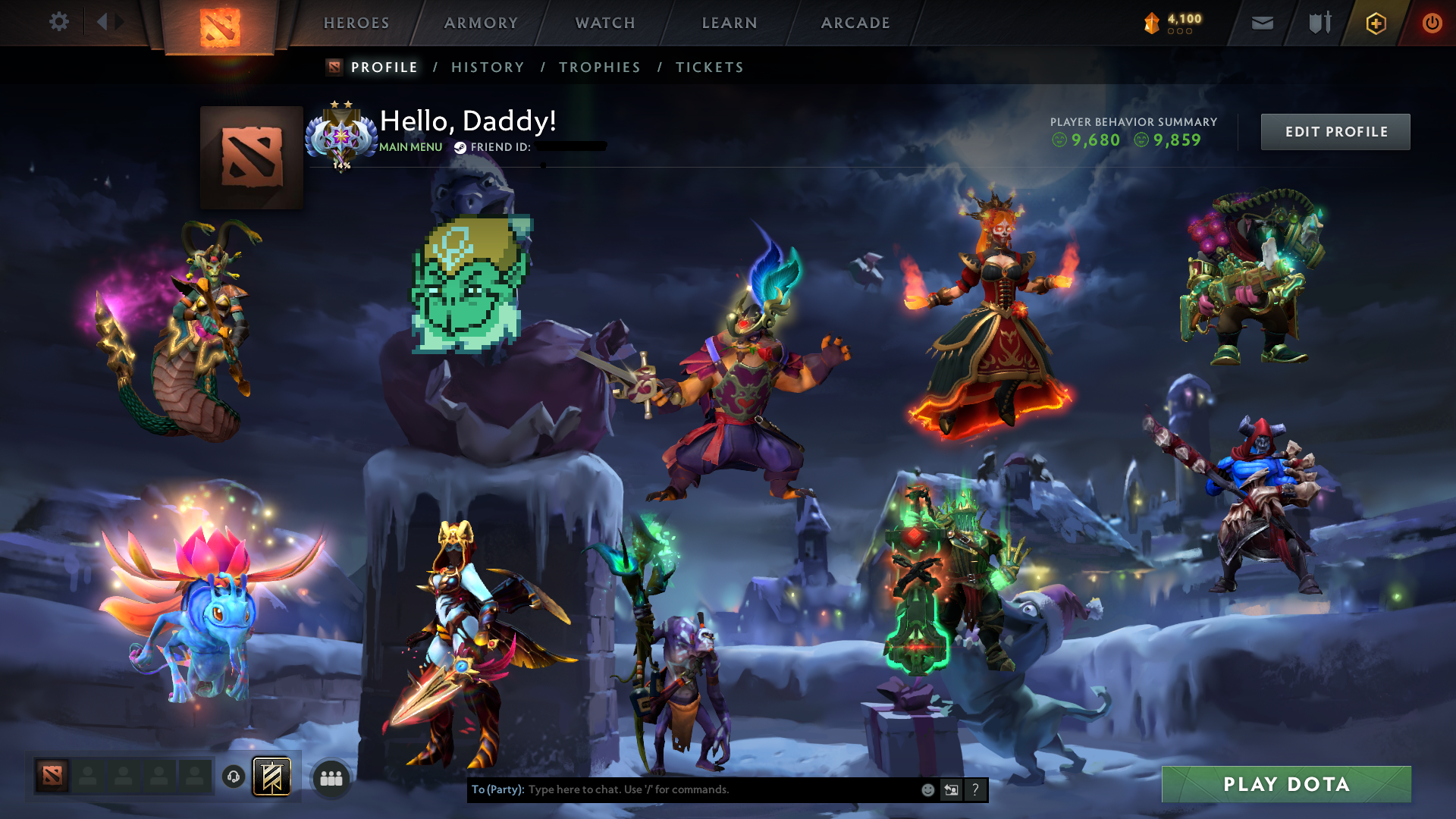Open the friends list icon near party slots
1456x819 pixels.
330,777
